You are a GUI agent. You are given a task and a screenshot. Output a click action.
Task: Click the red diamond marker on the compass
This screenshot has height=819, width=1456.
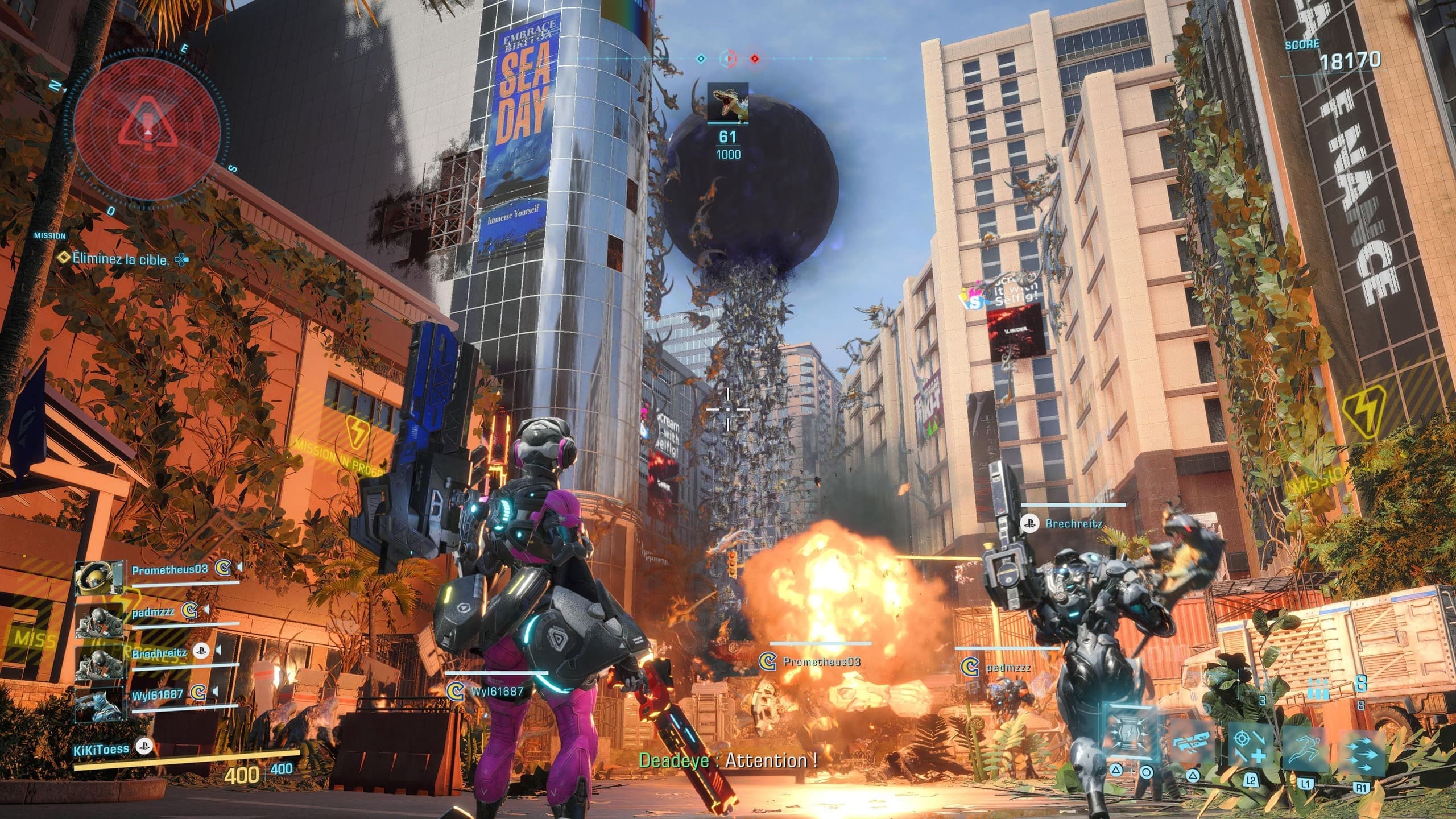pos(755,59)
